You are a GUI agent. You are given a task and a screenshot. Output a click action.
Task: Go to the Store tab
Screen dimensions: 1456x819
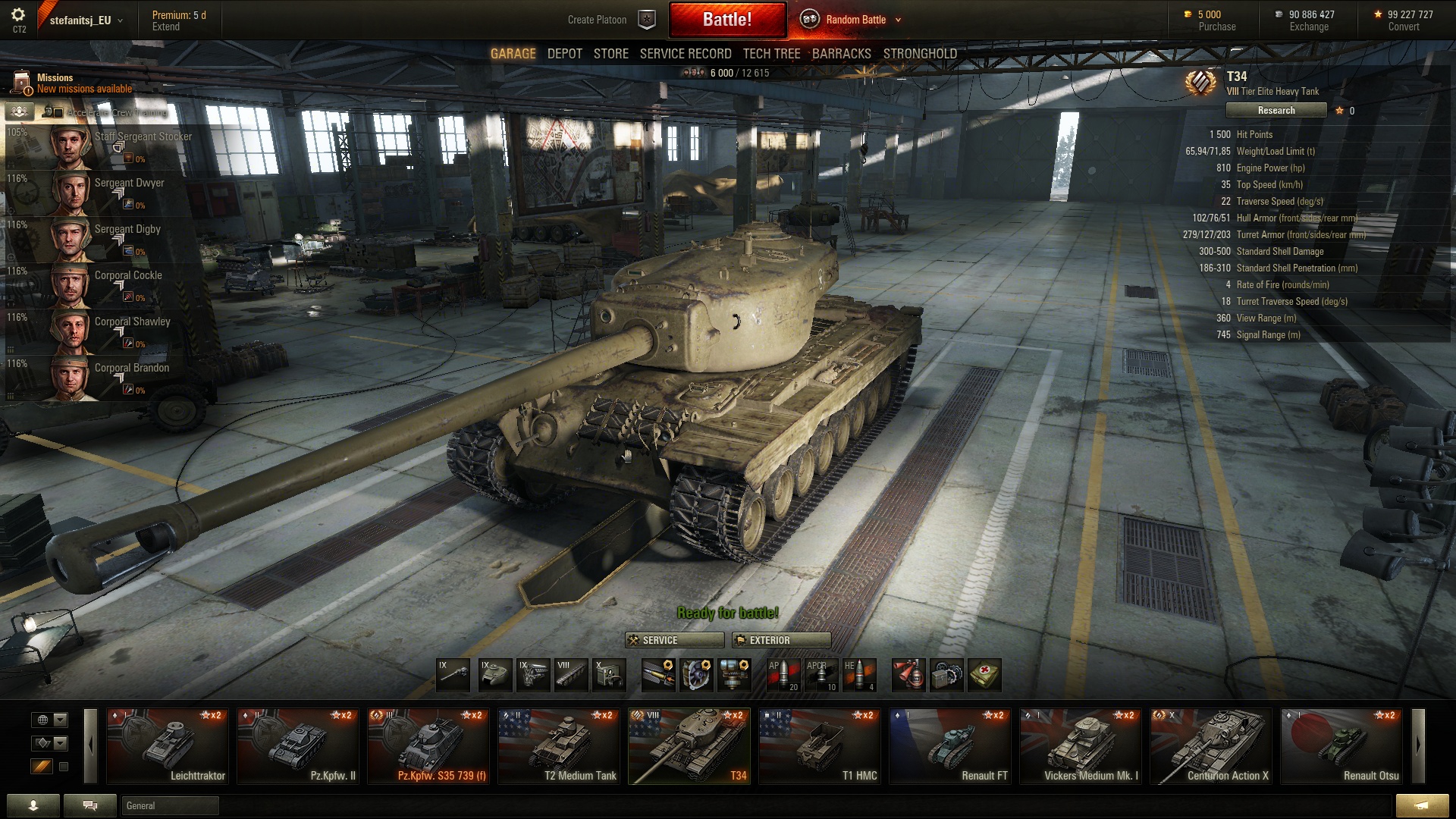click(x=610, y=54)
